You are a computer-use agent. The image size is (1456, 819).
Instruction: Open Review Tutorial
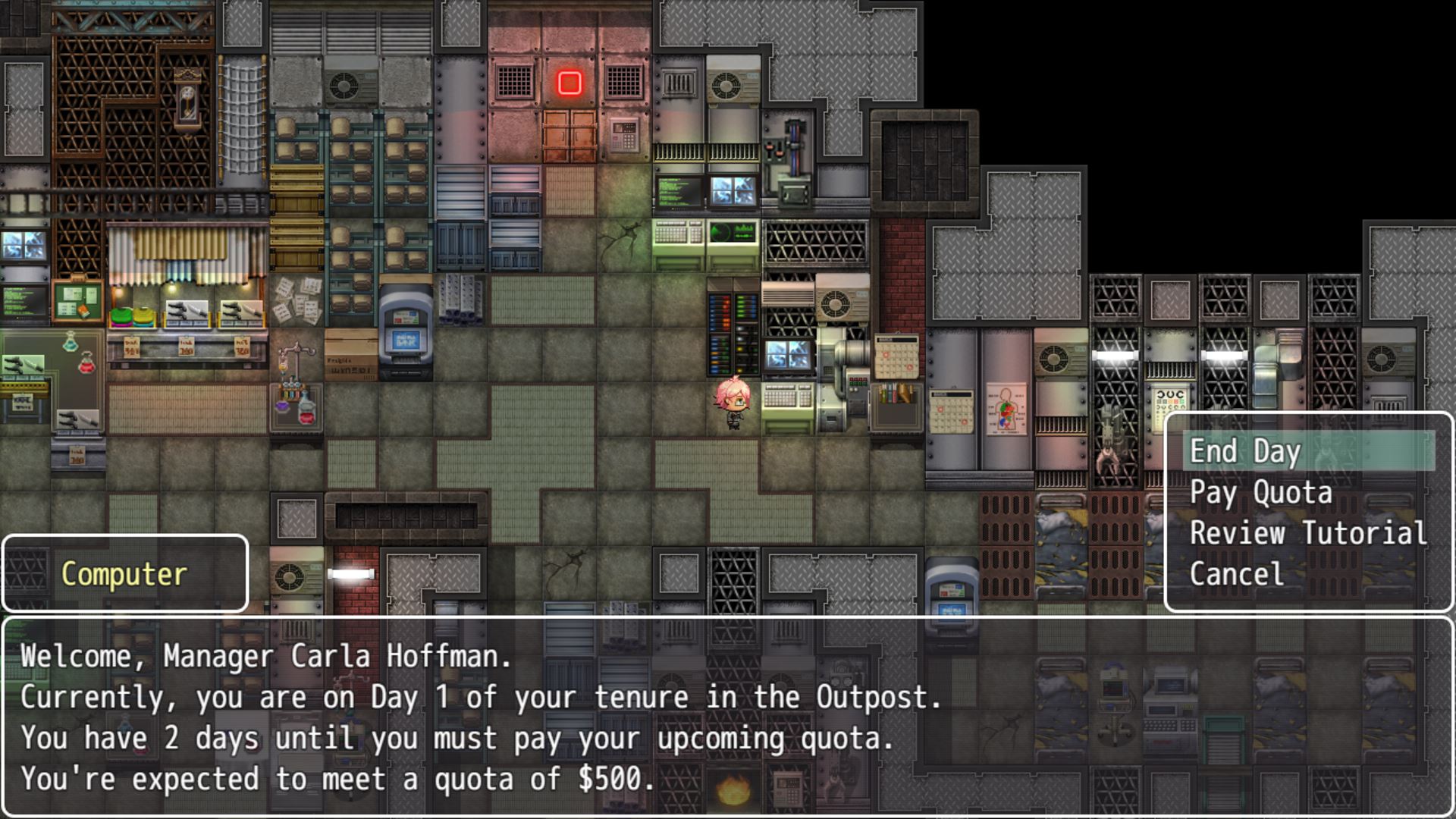point(1307,533)
